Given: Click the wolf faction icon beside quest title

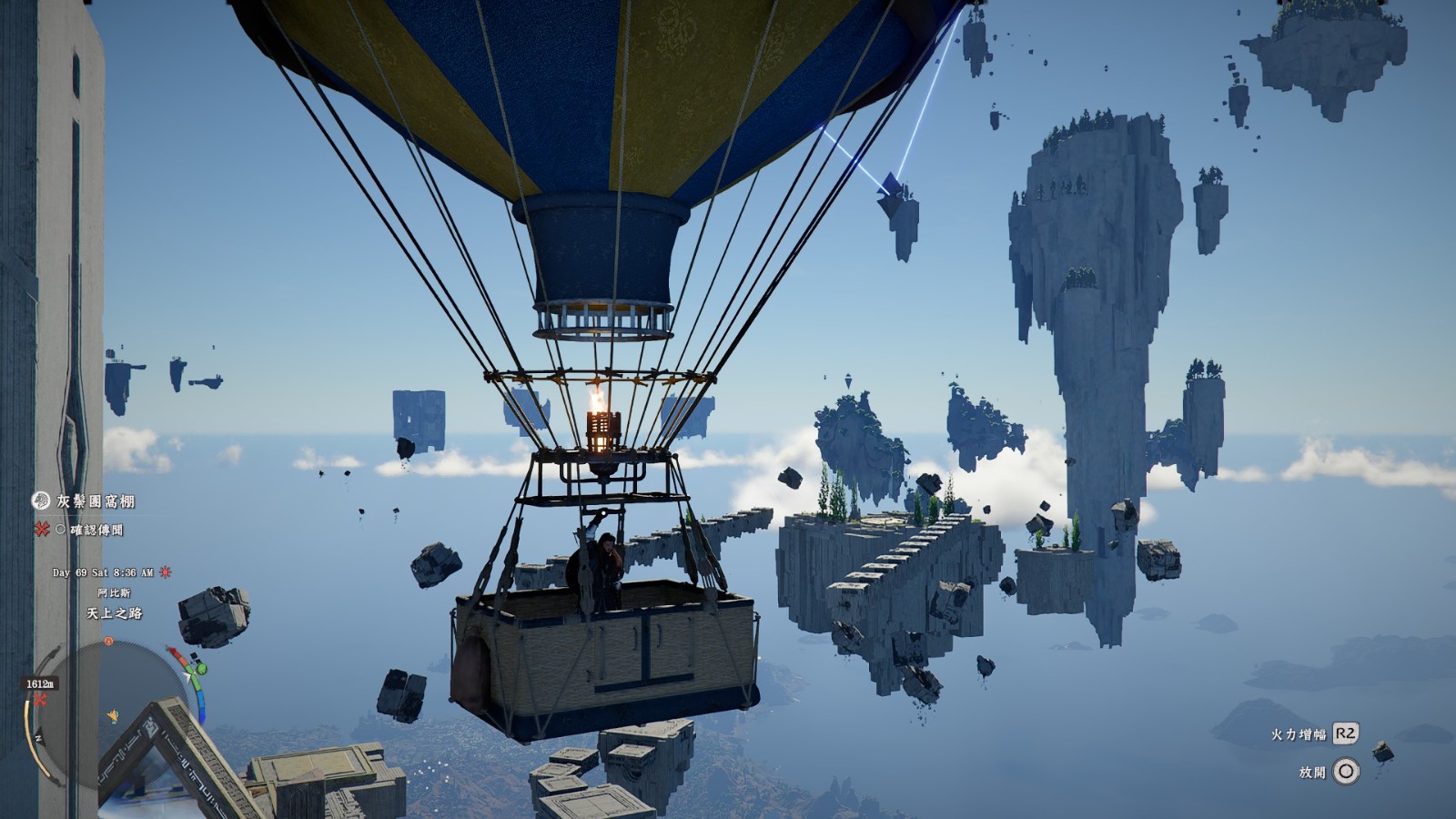Looking at the screenshot, I should [41, 500].
